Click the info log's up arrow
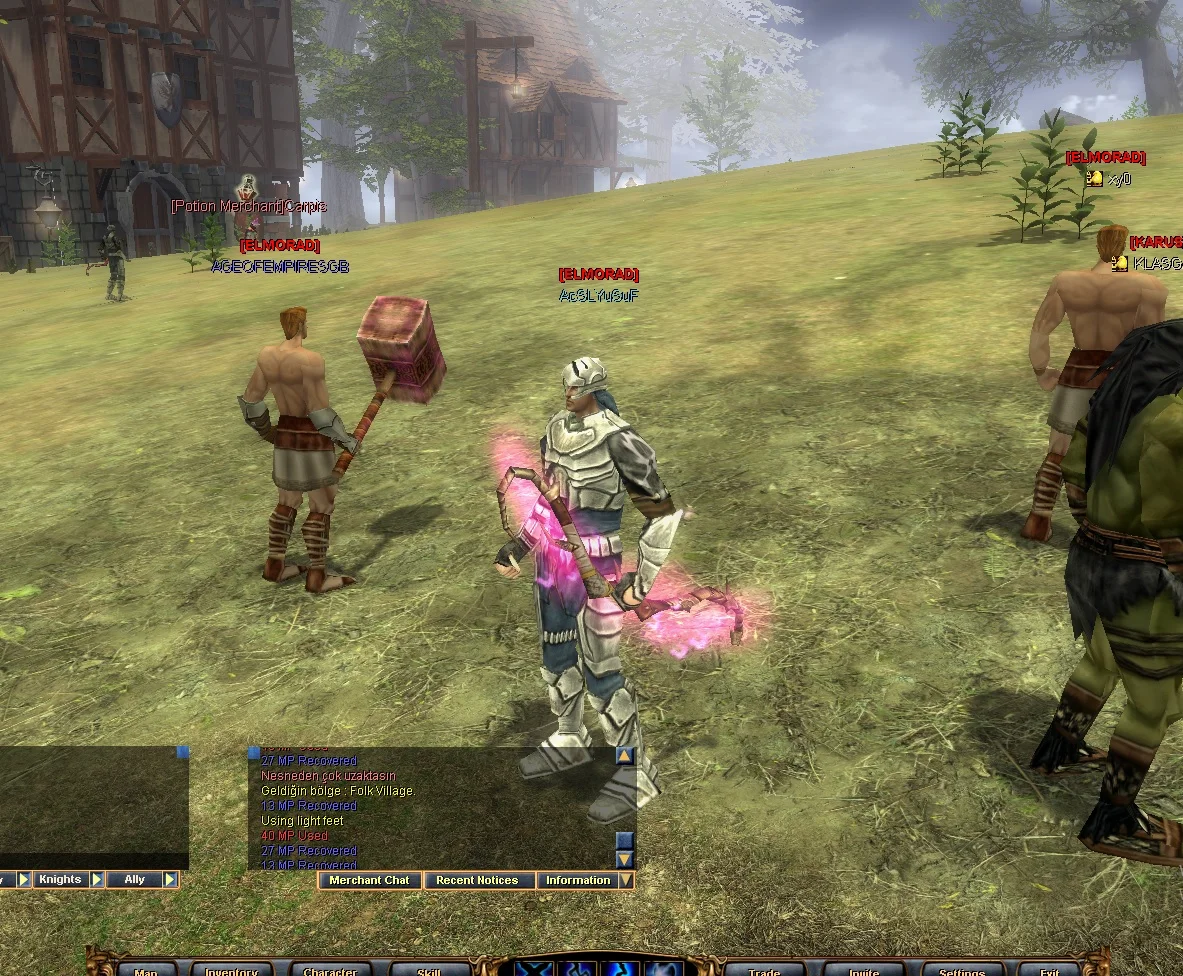Viewport: 1183px width, 976px height. point(625,757)
